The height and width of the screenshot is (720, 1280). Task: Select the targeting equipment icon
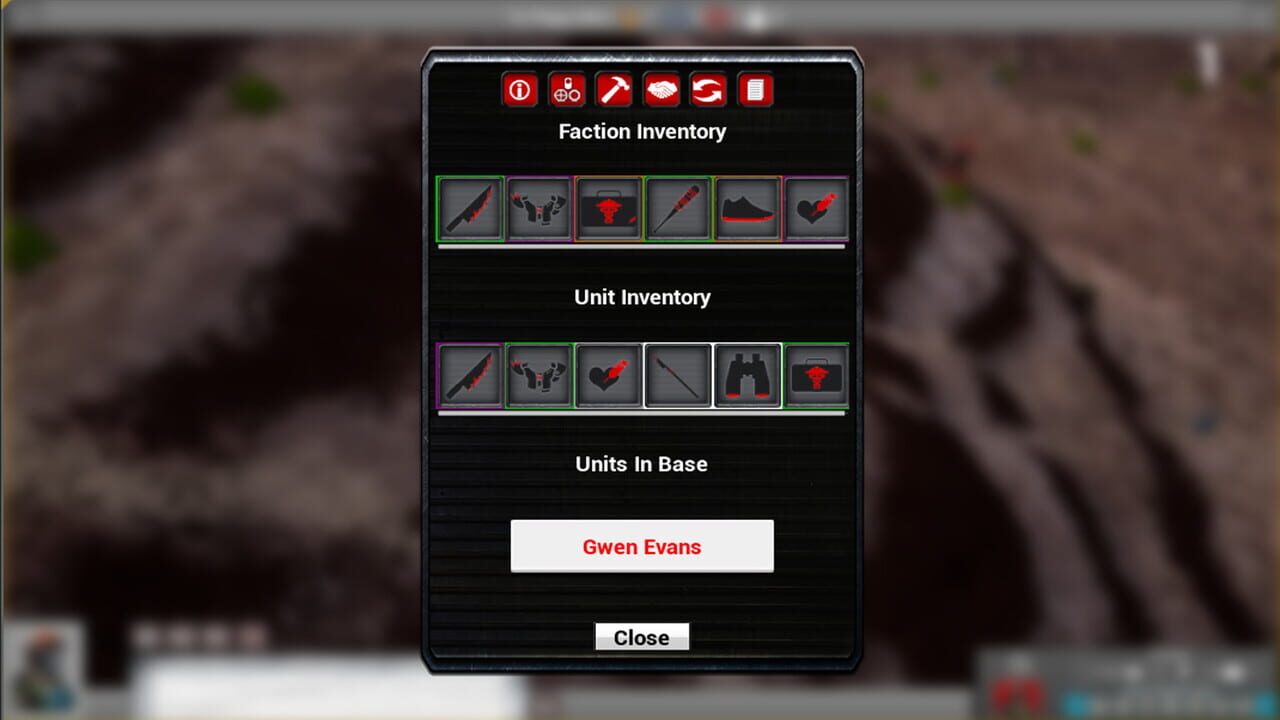coord(566,90)
